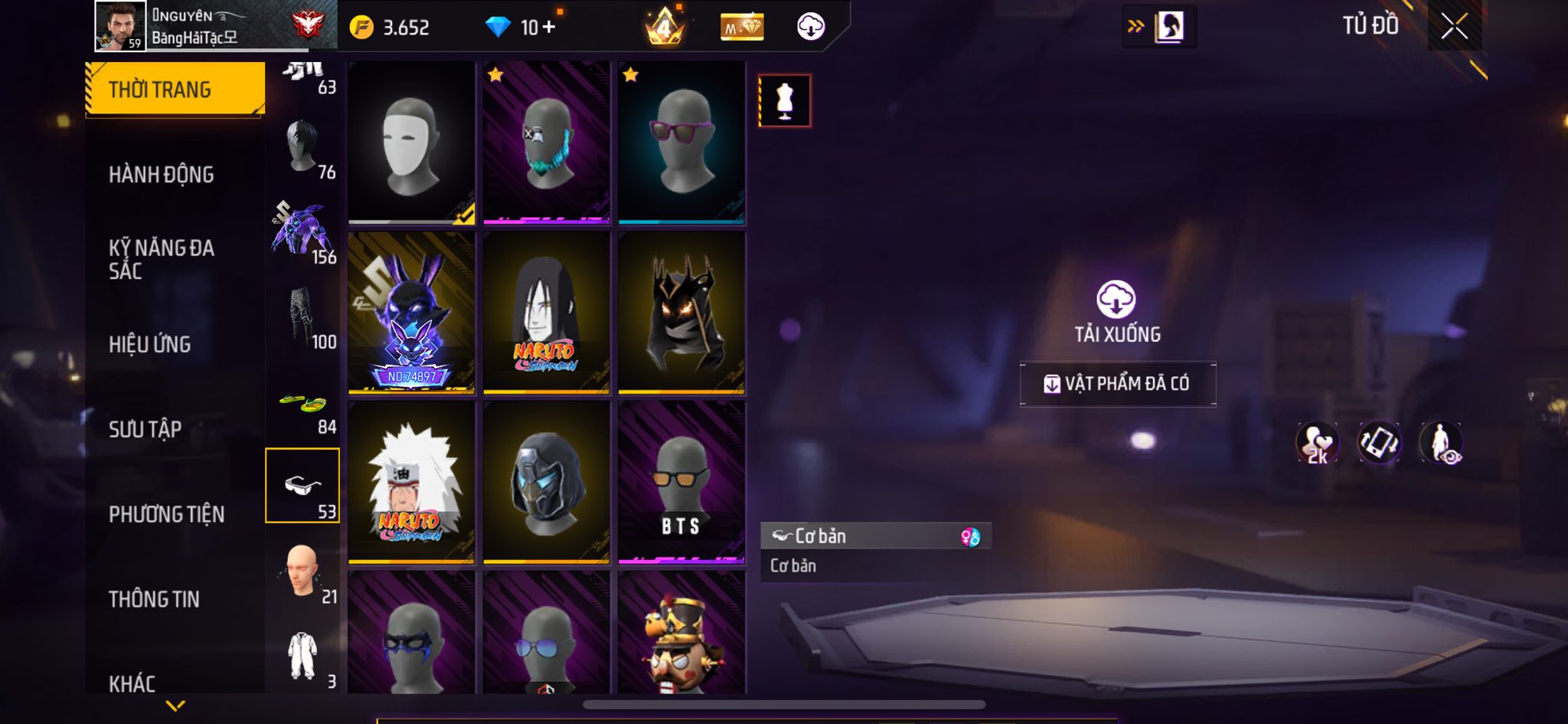Open the pants category with 100 items
The width and height of the screenshot is (1568, 724).
click(x=302, y=316)
